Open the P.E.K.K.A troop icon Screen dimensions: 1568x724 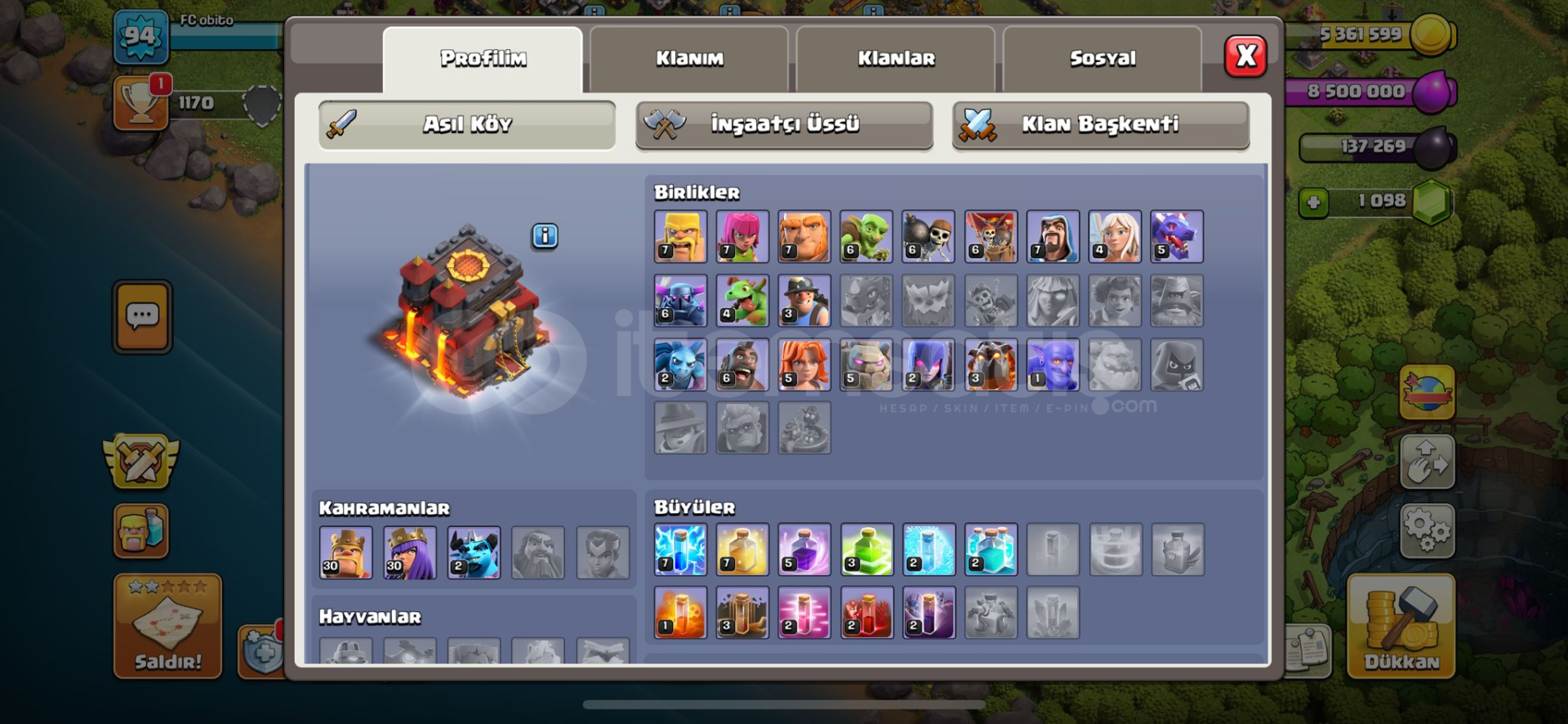pyautogui.click(x=680, y=301)
